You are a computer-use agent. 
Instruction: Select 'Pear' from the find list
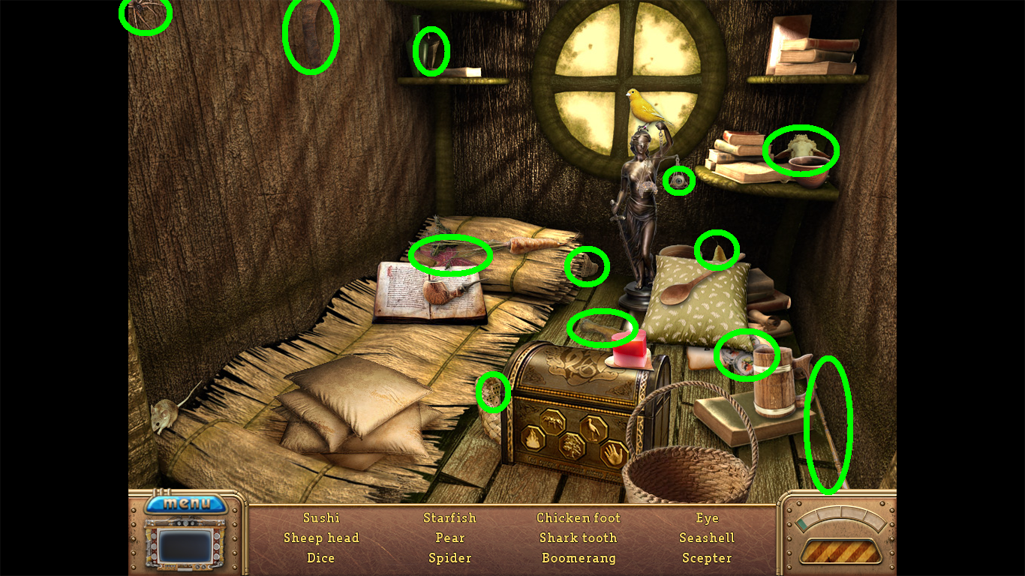(x=450, y=538)
